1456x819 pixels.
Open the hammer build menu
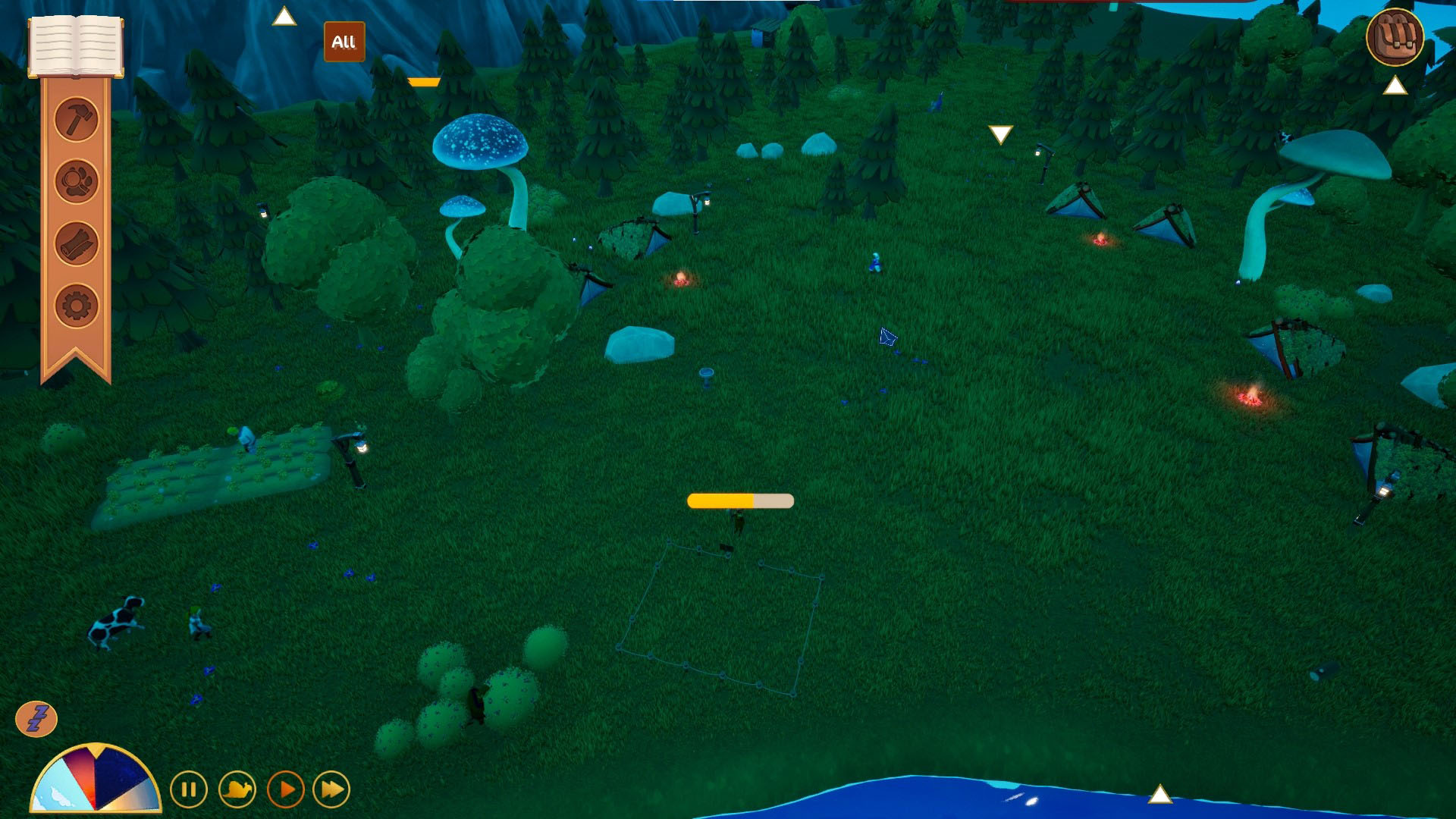(77, 119)
